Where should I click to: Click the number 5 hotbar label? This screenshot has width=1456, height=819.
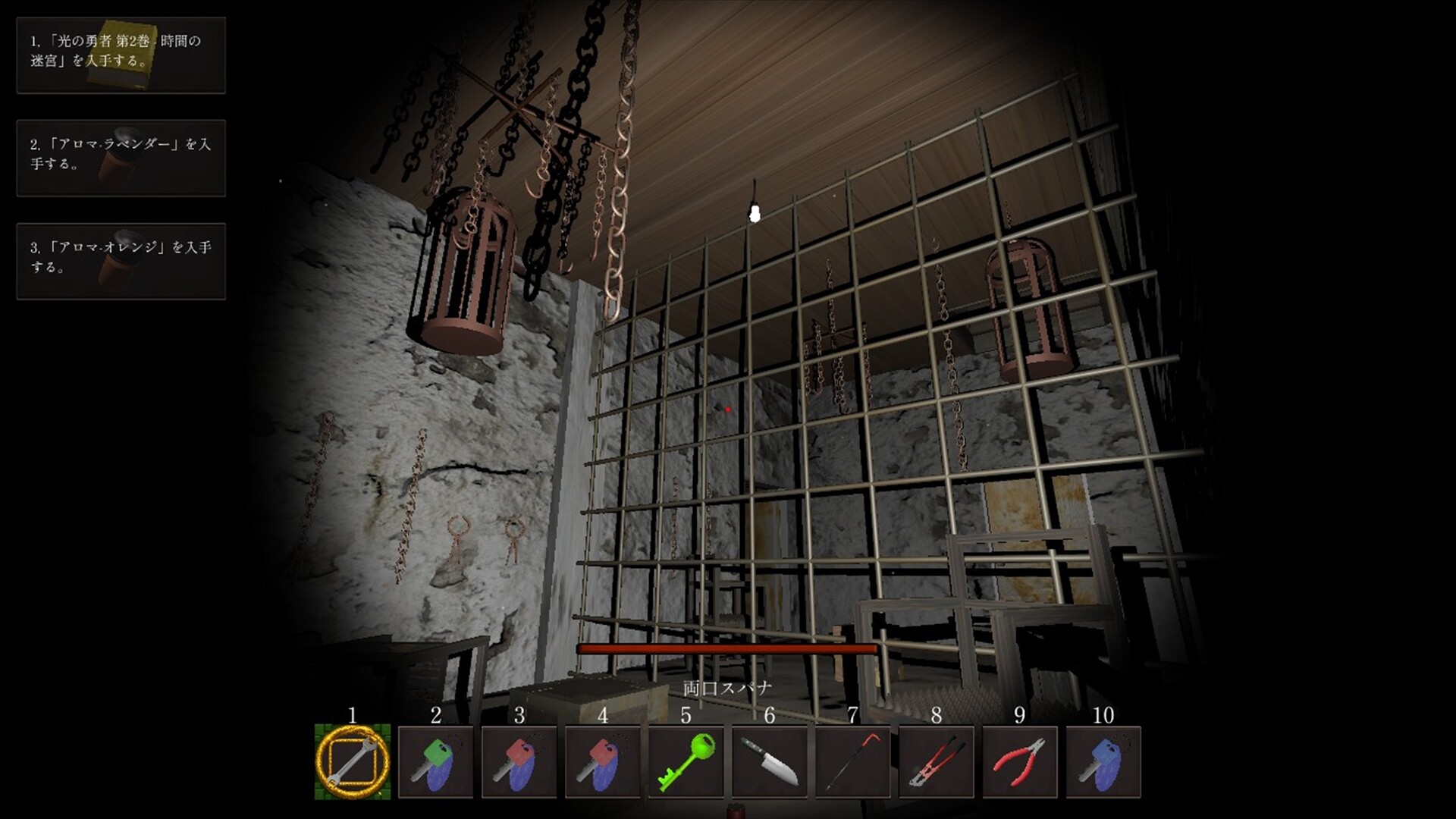[686, 714]
